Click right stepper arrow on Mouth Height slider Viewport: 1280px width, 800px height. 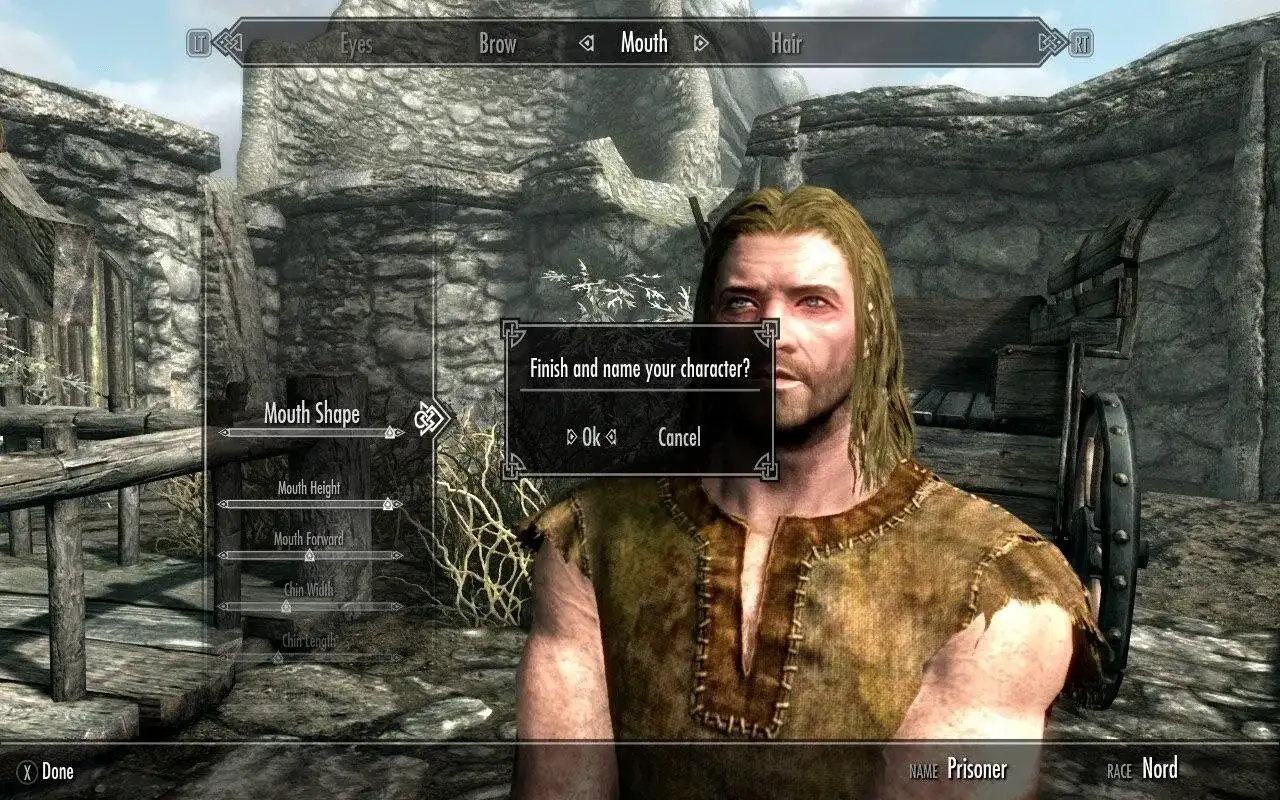point(398,504)
